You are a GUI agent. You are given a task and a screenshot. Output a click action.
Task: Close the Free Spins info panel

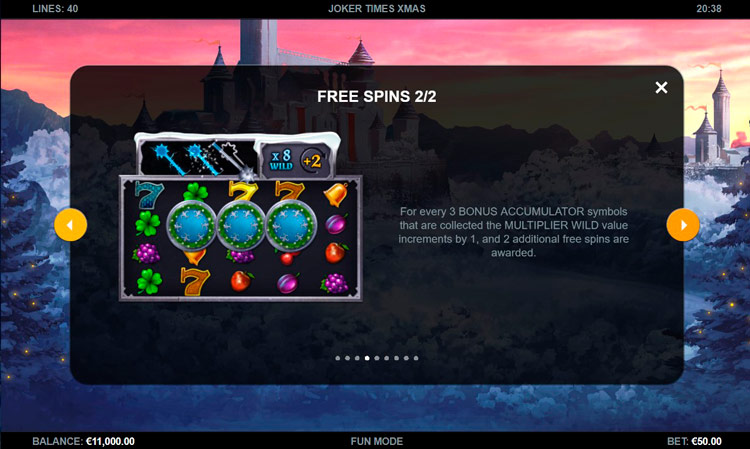pyautogui.click(x=661, y=88)
